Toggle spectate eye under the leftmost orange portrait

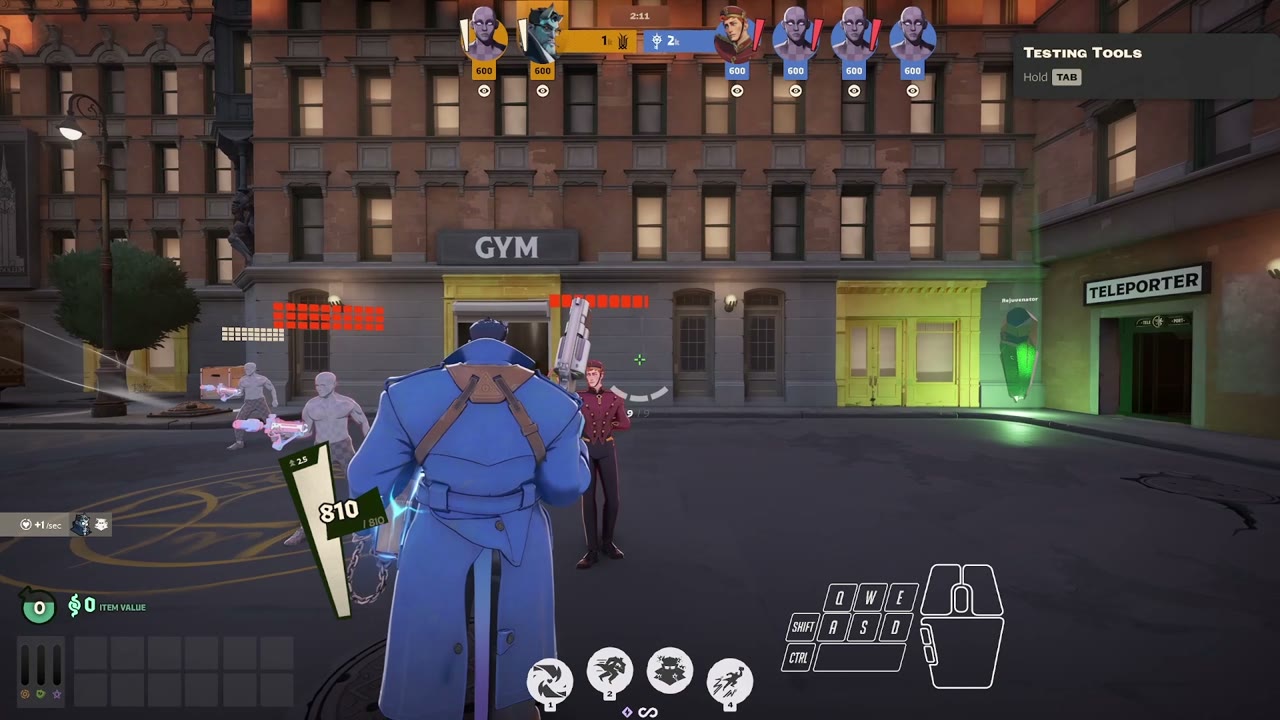pyautogui.click(x=484, y=90)
